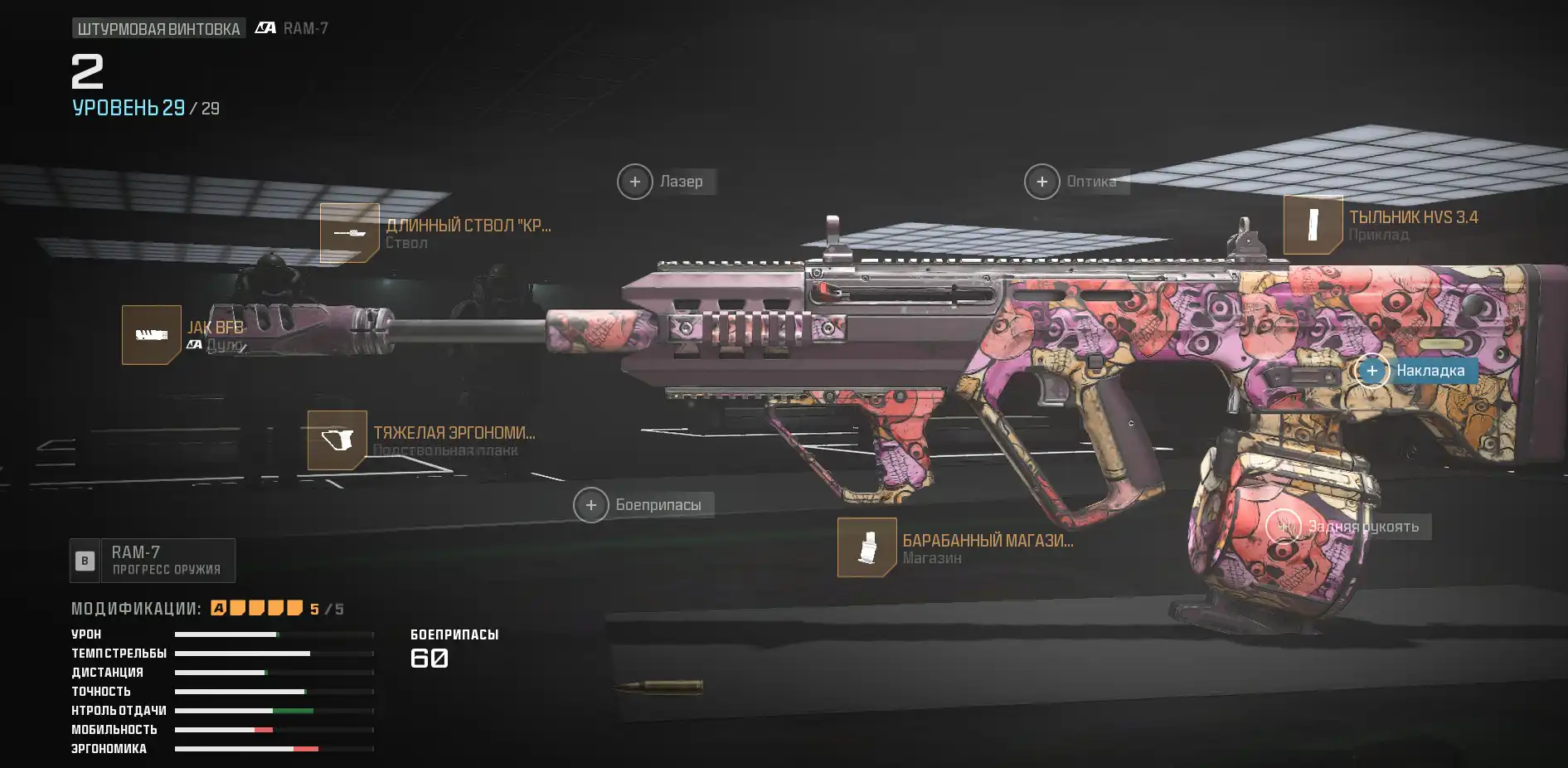Open the ТЫЛЬНИК HVS 3.4 stock slot

1313,225
